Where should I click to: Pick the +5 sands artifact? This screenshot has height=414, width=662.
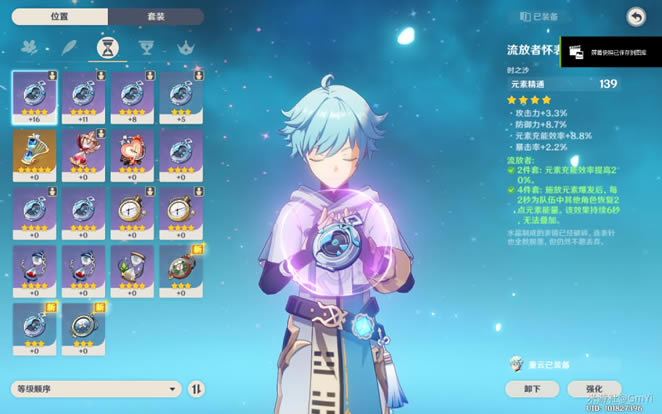[x=181, y=96]
